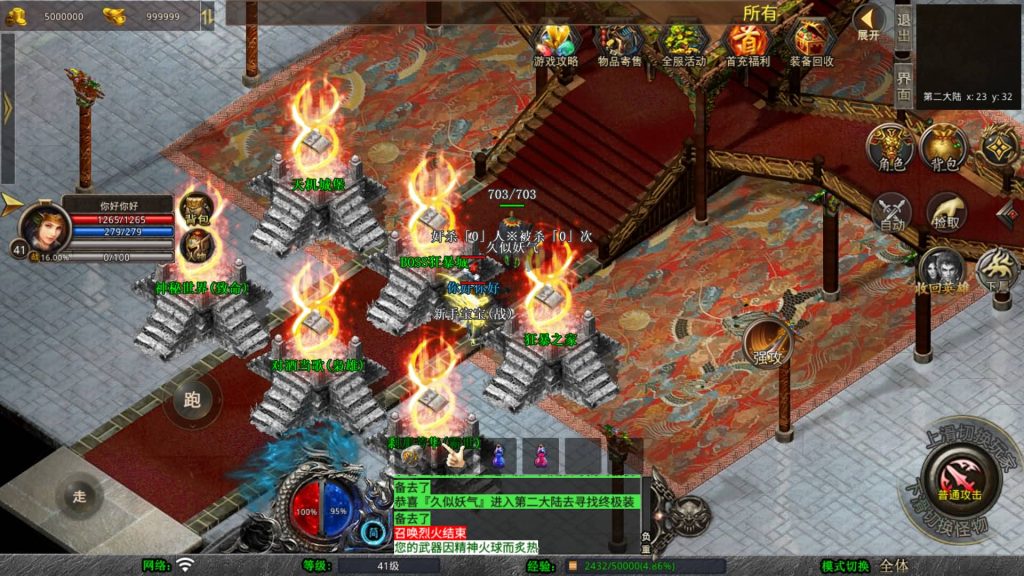Click the 界面 interface button

coord(903,89)
